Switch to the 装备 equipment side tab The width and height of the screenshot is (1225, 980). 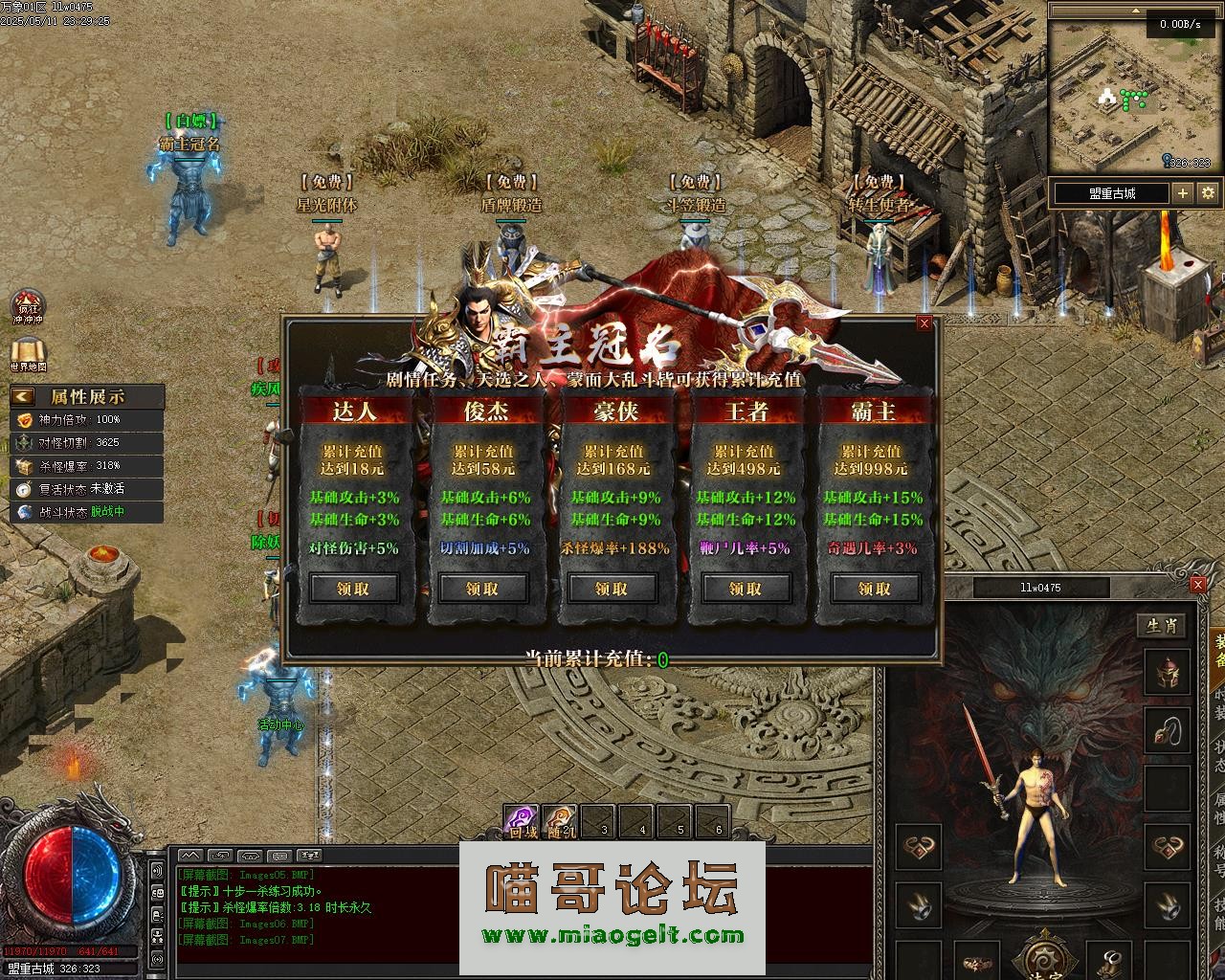pyautogui.click(x=1219, y=651)
